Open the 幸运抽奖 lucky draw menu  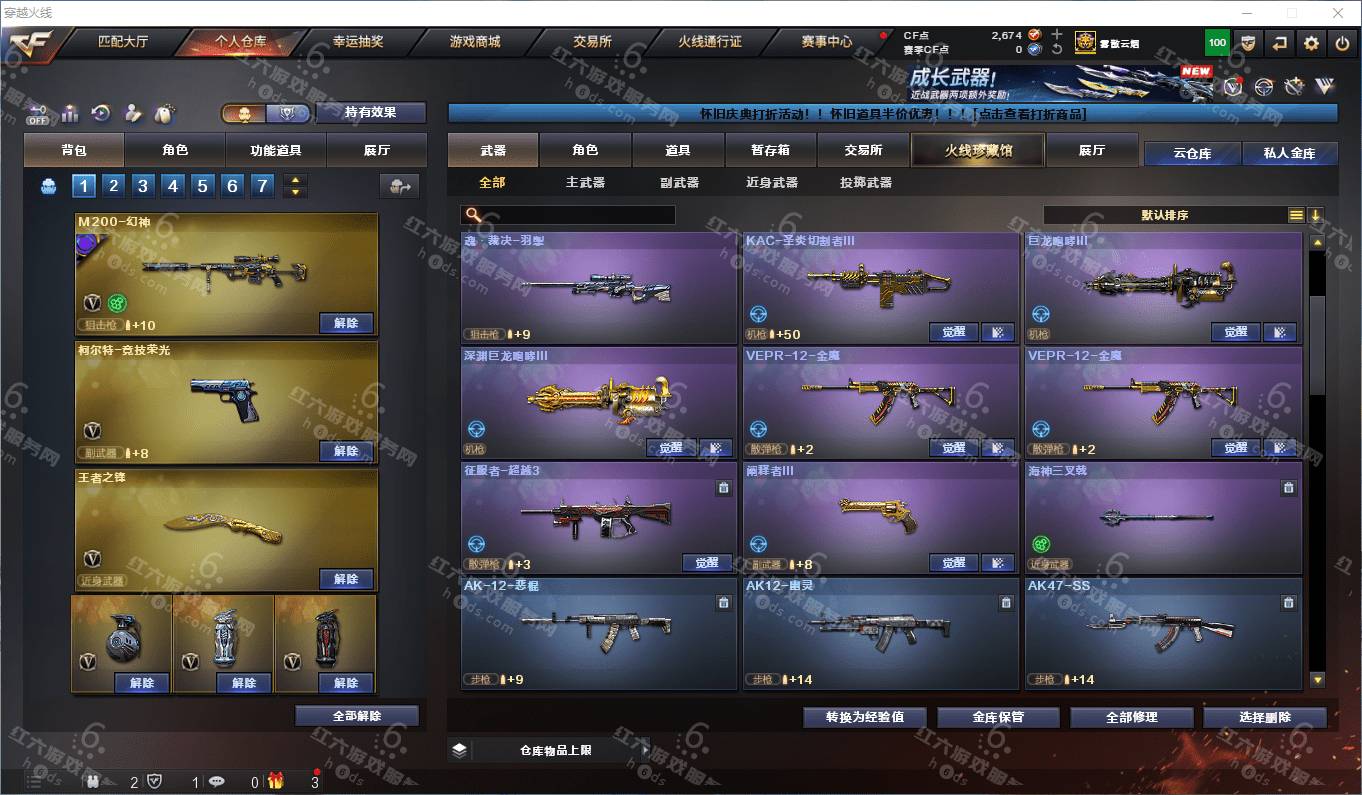tap(357, 42)
